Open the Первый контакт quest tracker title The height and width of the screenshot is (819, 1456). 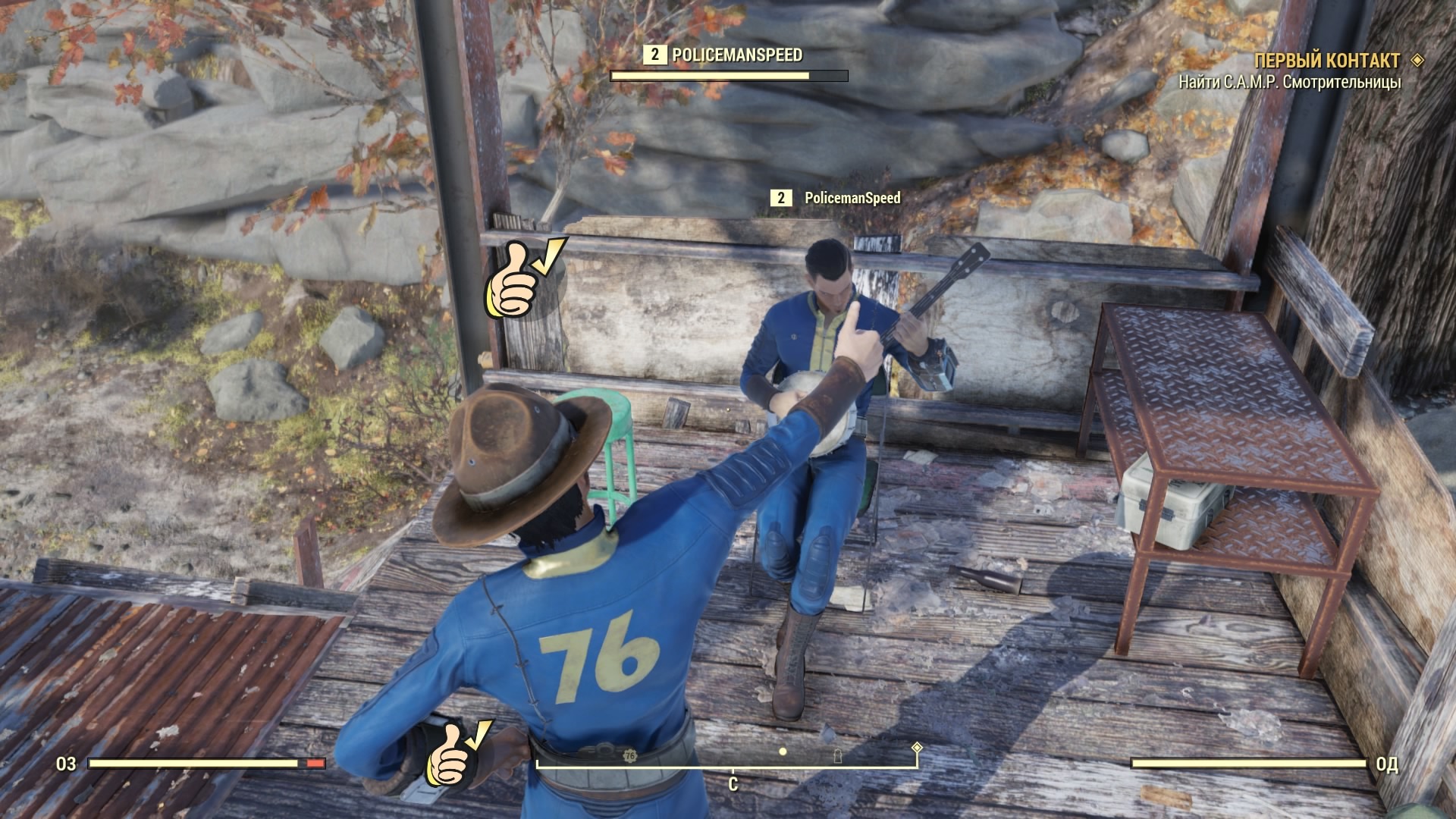coord(1326,61)
